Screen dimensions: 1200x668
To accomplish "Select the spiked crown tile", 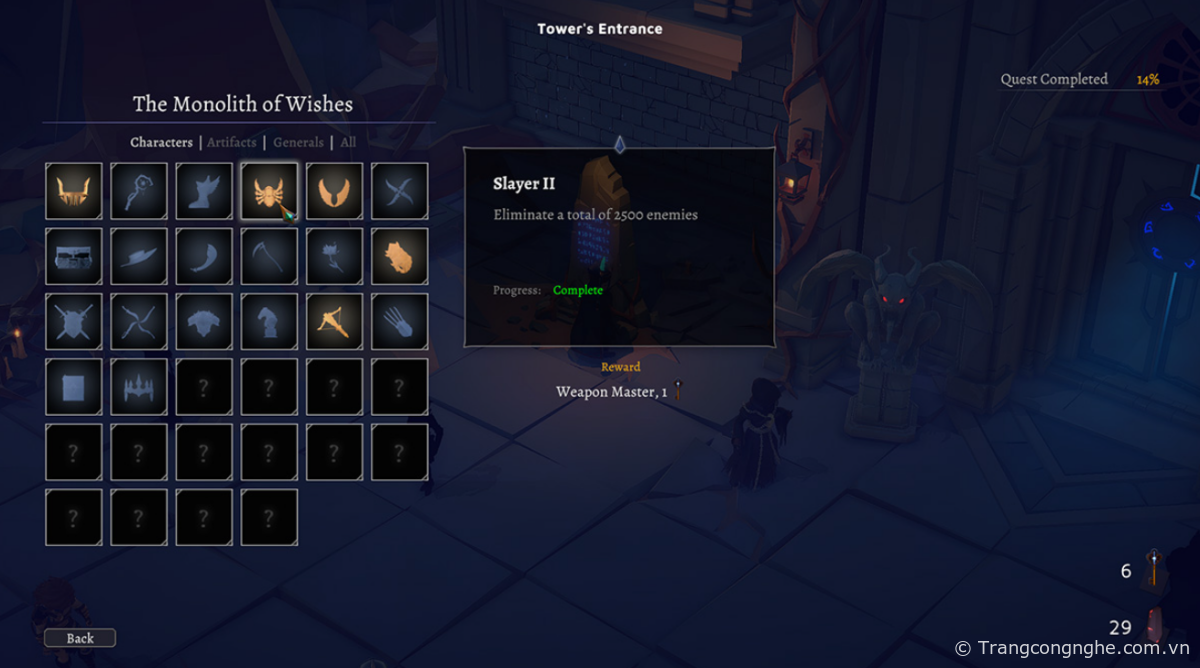I will (139, 386).
